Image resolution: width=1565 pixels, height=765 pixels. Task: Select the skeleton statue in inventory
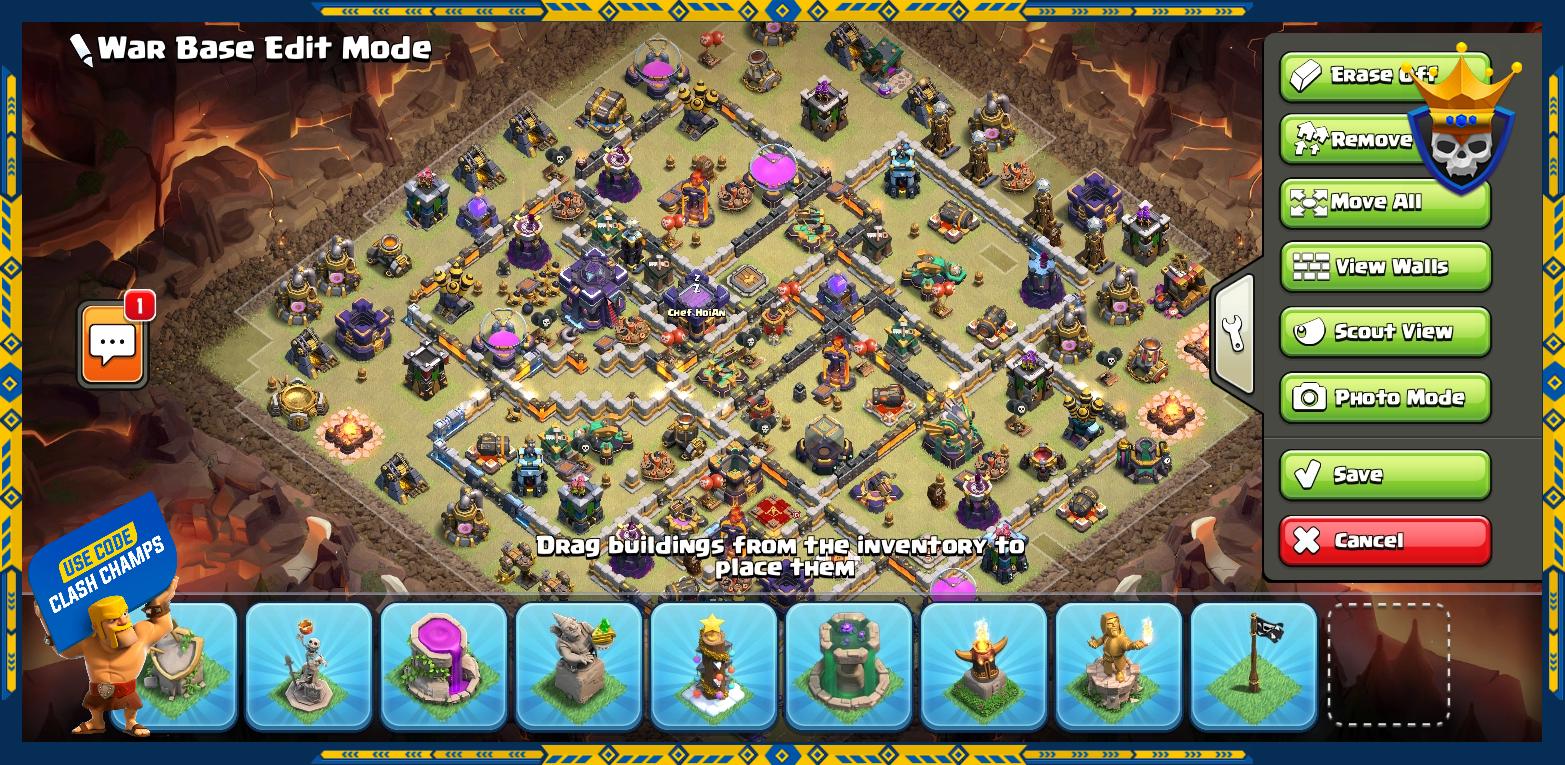(x=308, y=665)
